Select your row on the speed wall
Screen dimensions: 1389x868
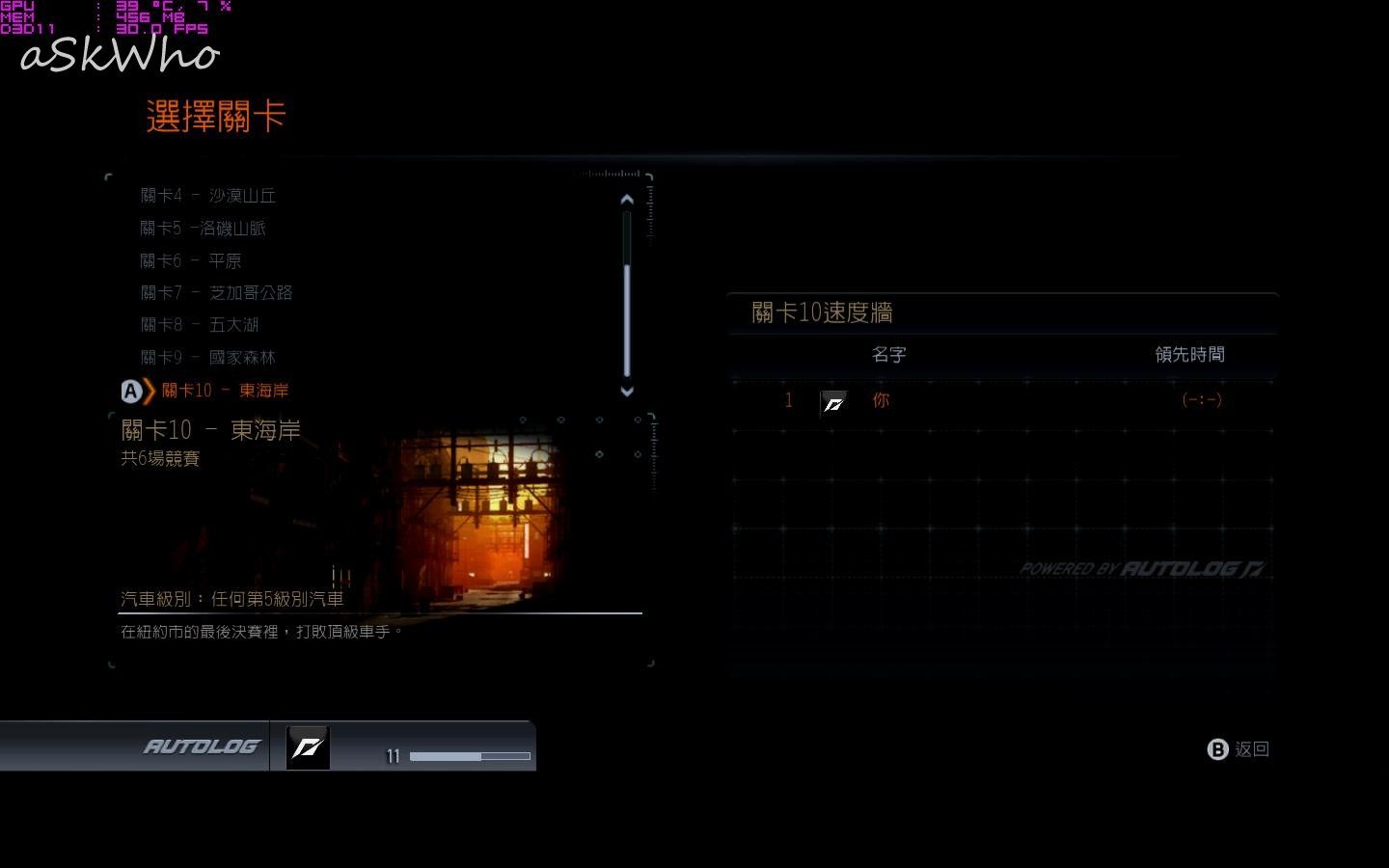coord(1003,400)
